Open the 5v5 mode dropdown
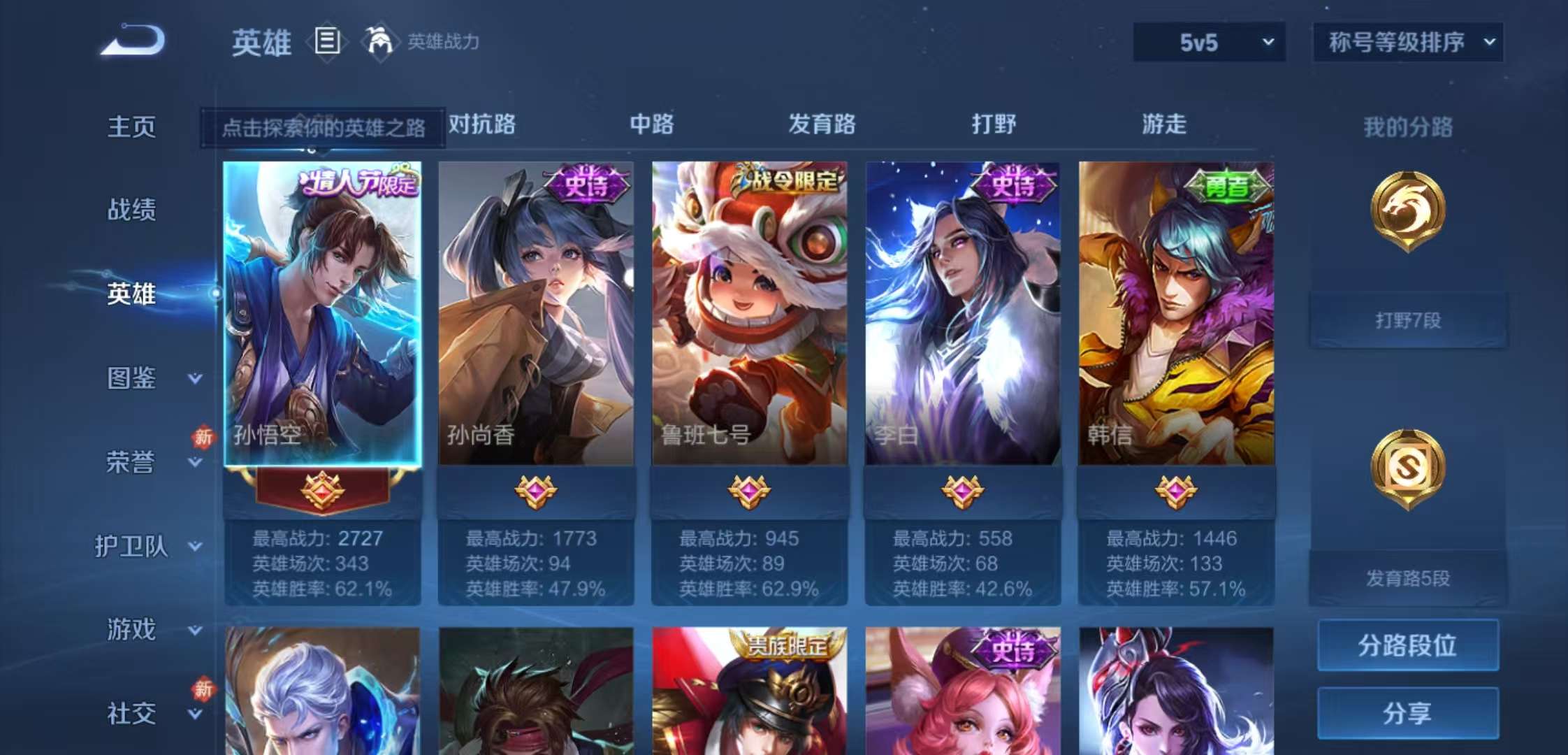The height and width of the screenshot is (755, 1568). click(1208, 42)
